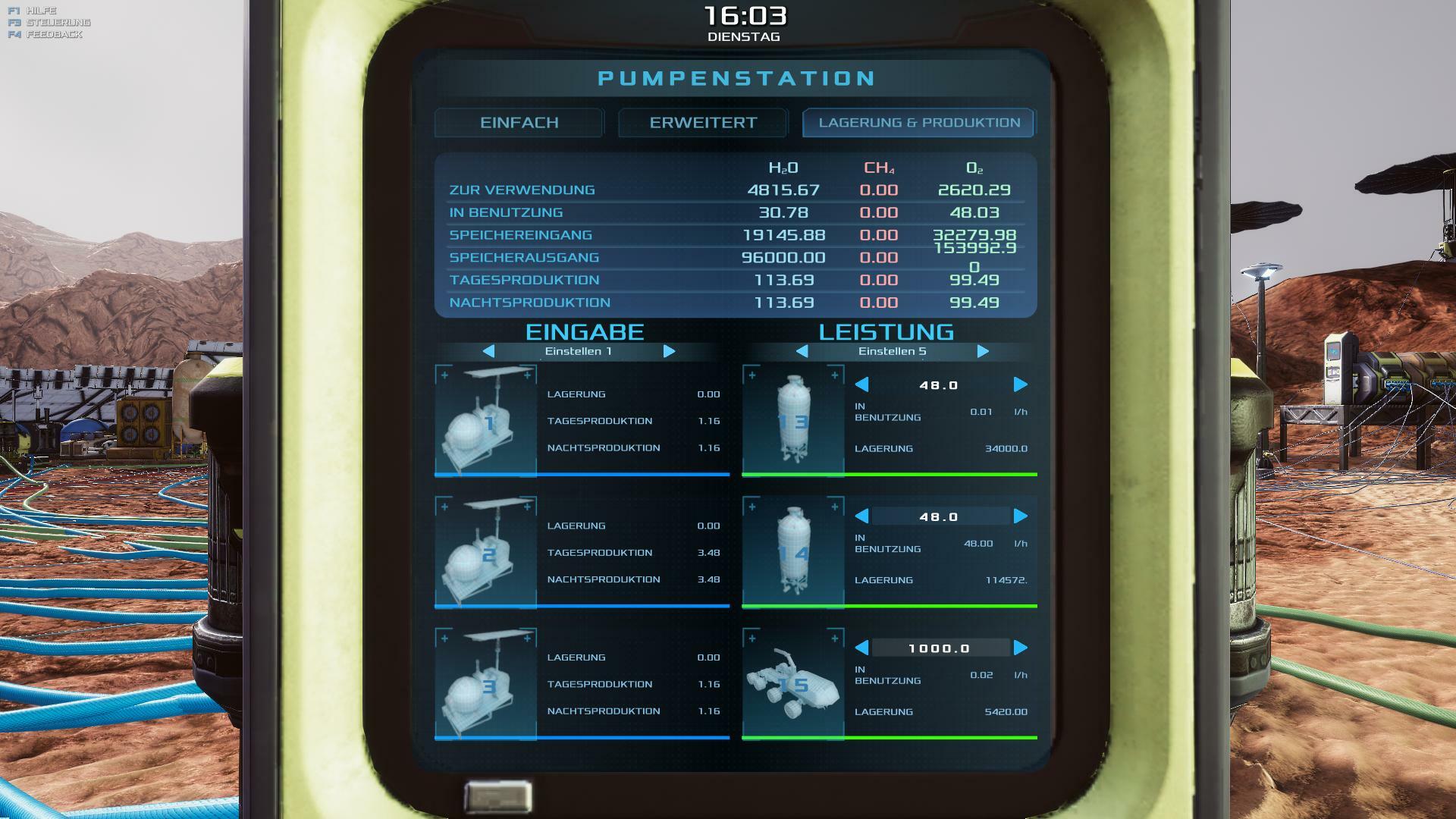Select the LAGERUNG & PRODUKTION tab
The image size is (1456, 819).
tap(919, 123)
